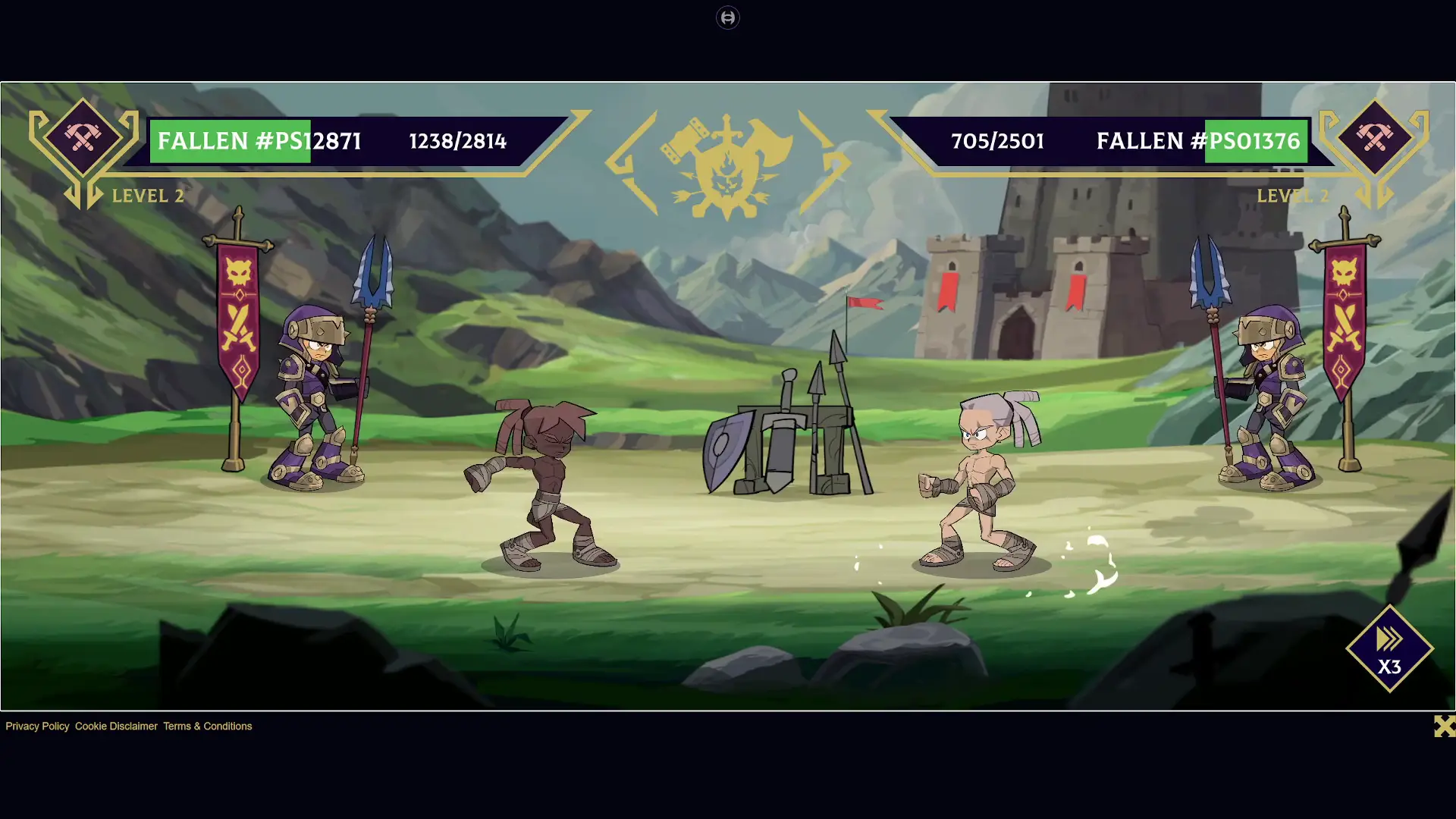Open the Privacy Policy link
This screenshot has height=819, width=1456.
point(36,726)
